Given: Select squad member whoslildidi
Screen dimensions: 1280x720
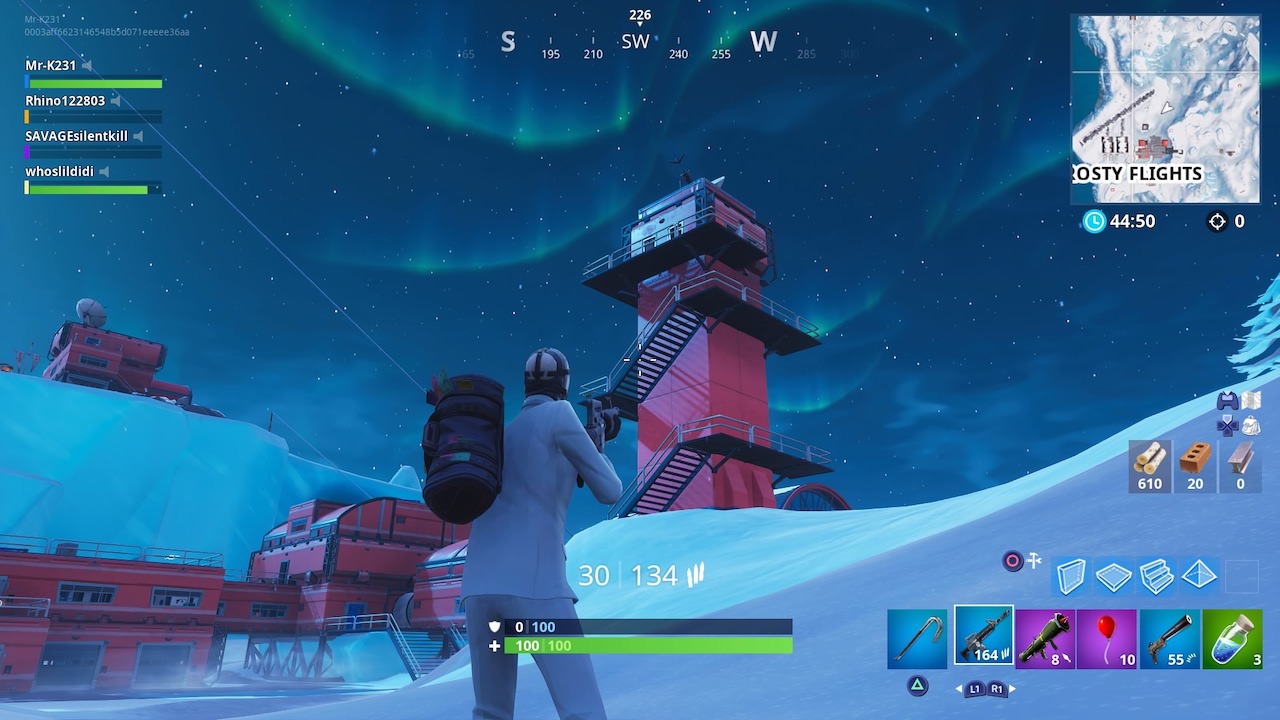Looking at the screenshot, I should pos(59,171).
